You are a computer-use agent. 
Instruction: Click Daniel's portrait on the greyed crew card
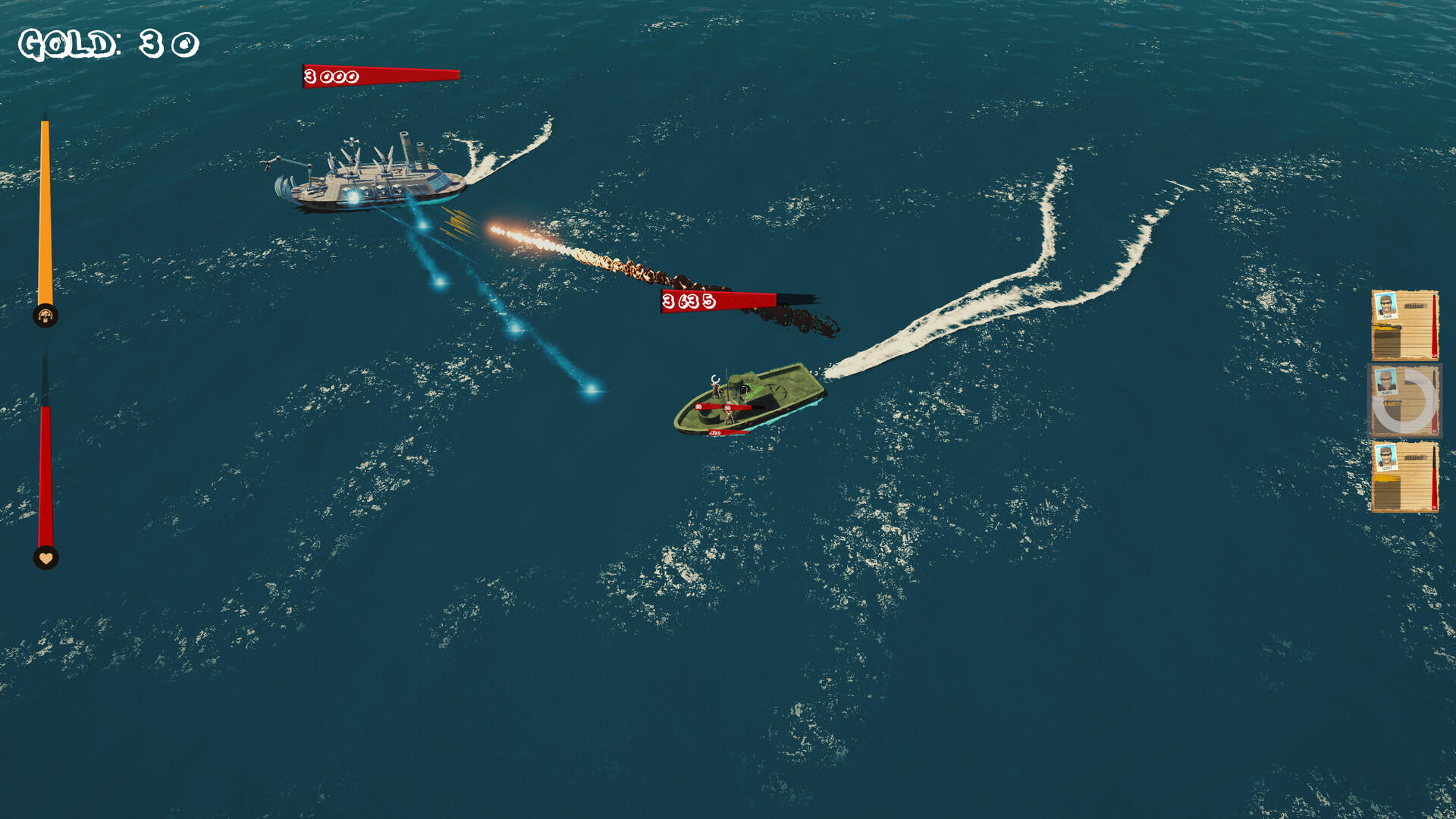pyautogui.click(x=1386, y=381)
